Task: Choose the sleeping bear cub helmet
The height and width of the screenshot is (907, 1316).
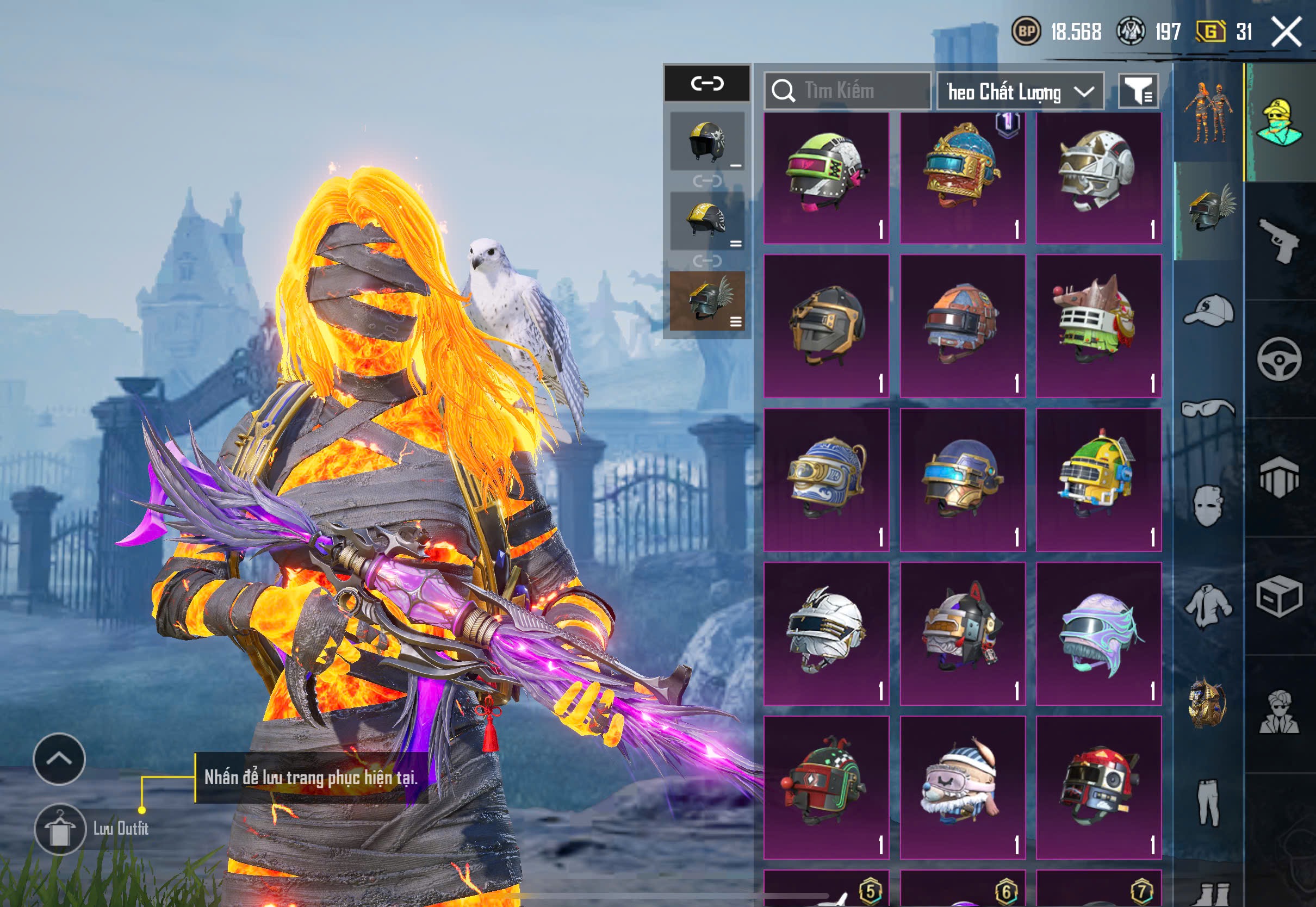Action: click(x=963, y=787)
